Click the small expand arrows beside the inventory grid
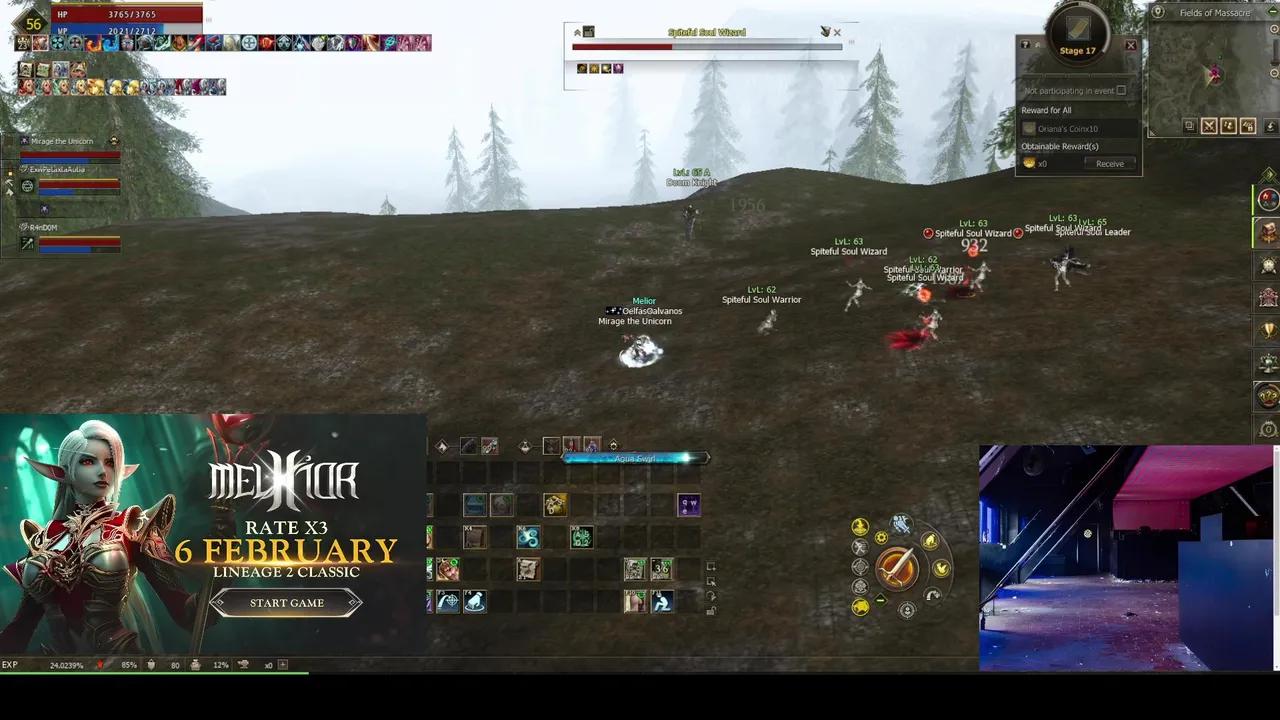 tap(711, 566)
